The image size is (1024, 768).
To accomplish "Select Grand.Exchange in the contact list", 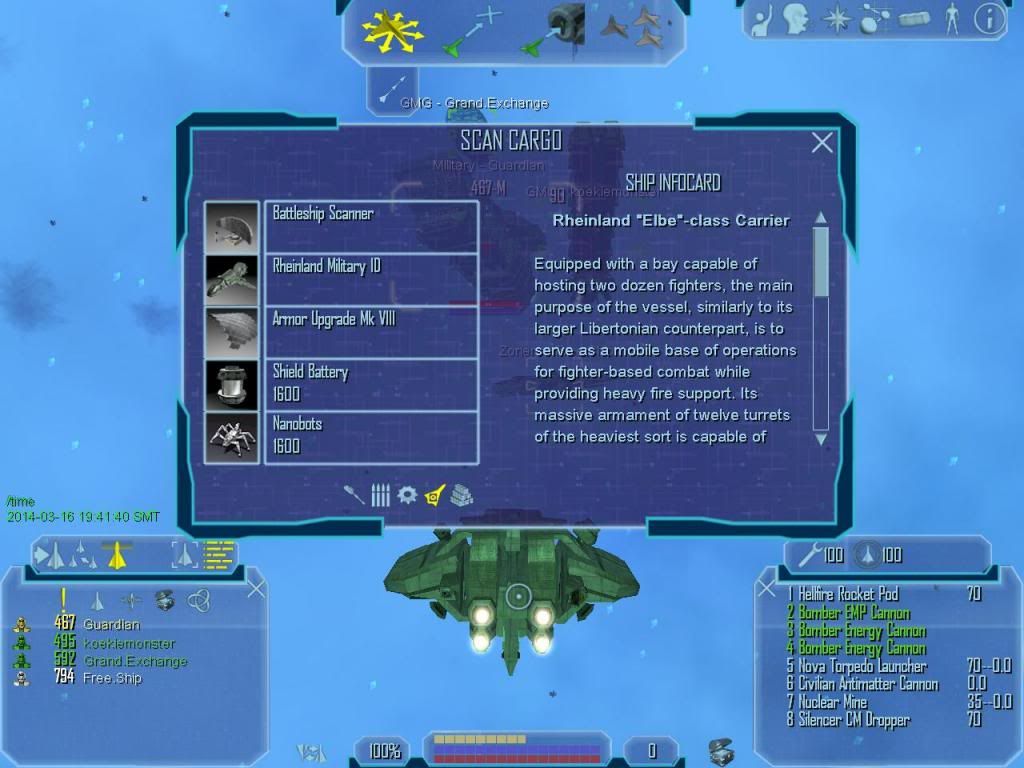I will 135,661.
